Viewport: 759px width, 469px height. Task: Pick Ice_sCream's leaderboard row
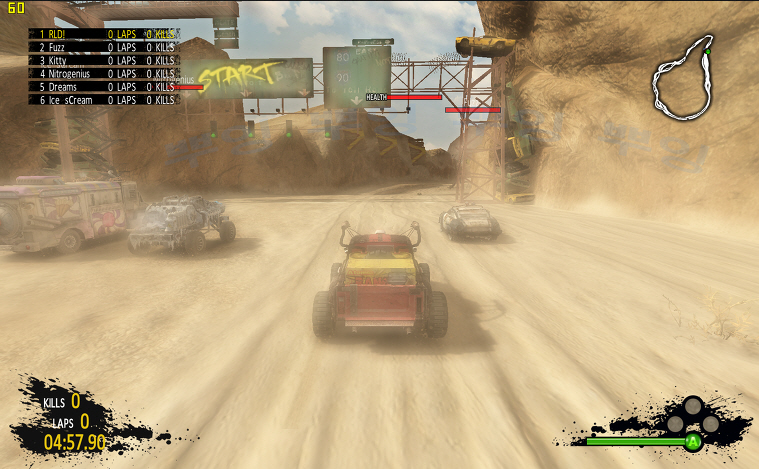(x=104, y=100)
